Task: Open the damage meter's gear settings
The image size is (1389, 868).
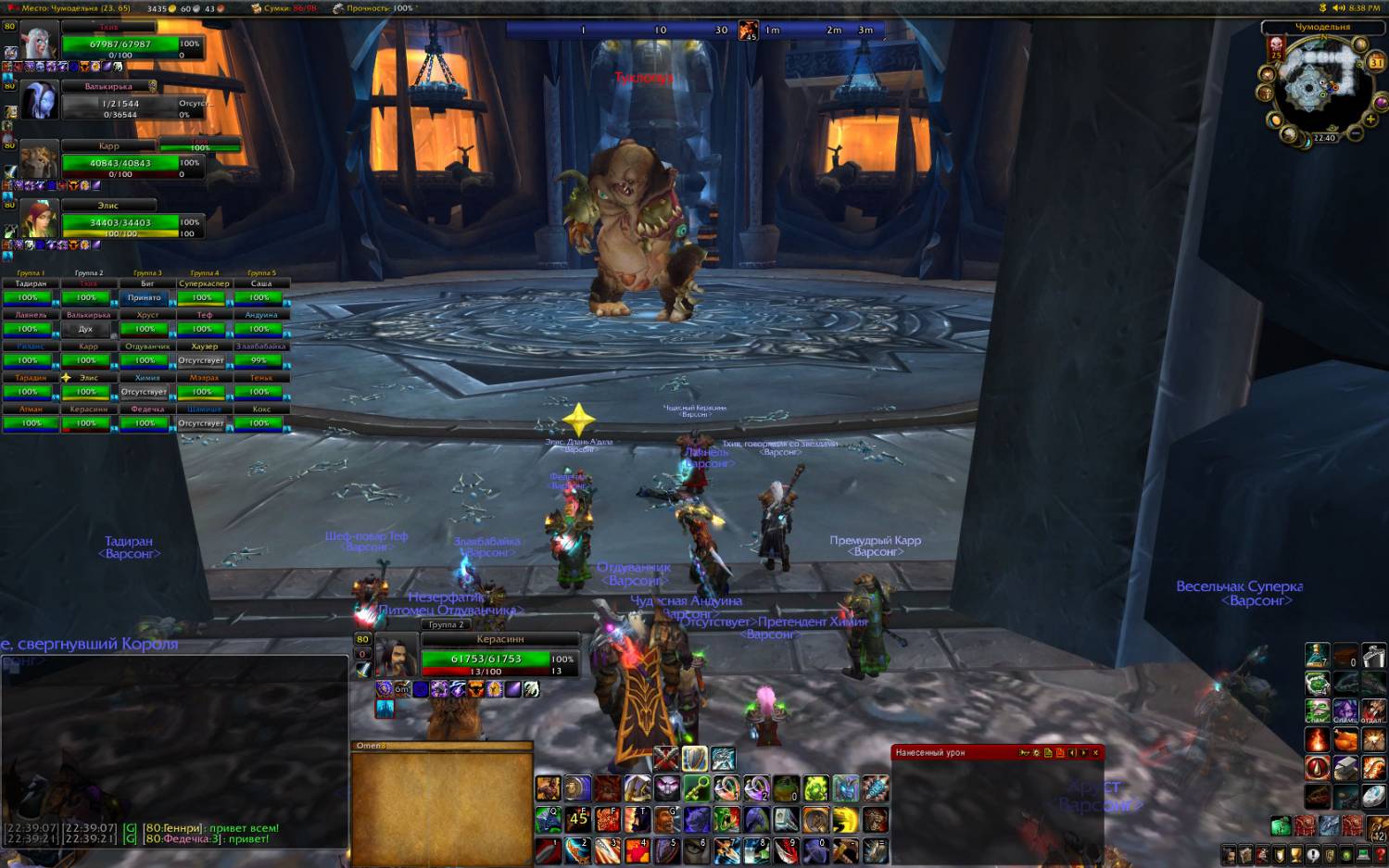Action: tap(1036, 753)
